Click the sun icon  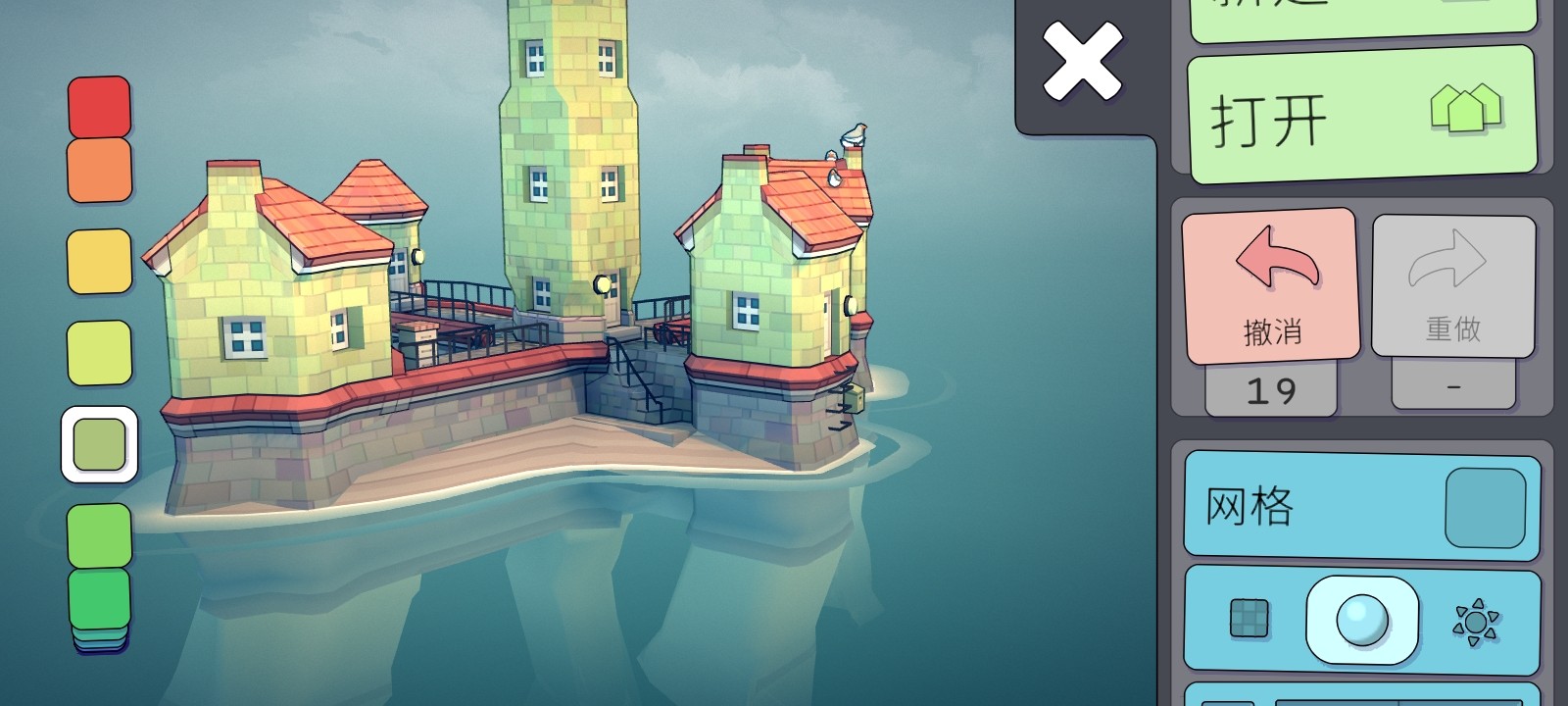pyautogui.click(x=1476, y=621)
